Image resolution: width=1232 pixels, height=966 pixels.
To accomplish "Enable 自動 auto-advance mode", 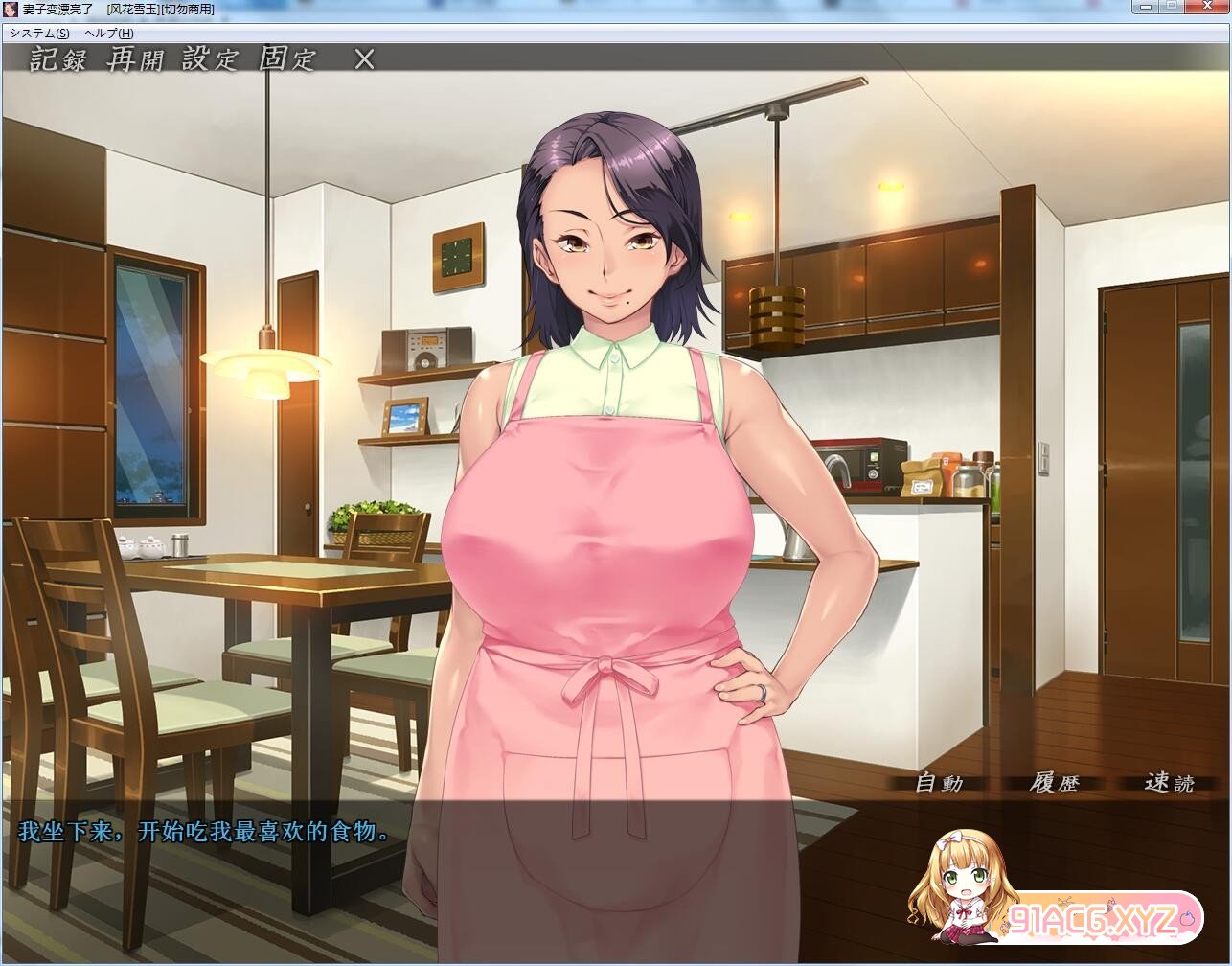I will (x=939, y=783).
